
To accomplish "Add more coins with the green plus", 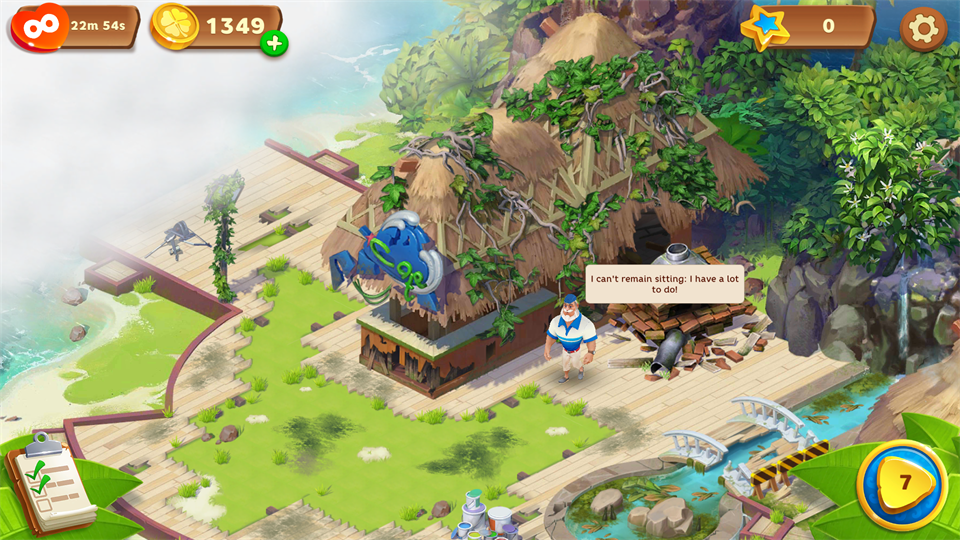I will pyautogui.click(x=274, y=43).
